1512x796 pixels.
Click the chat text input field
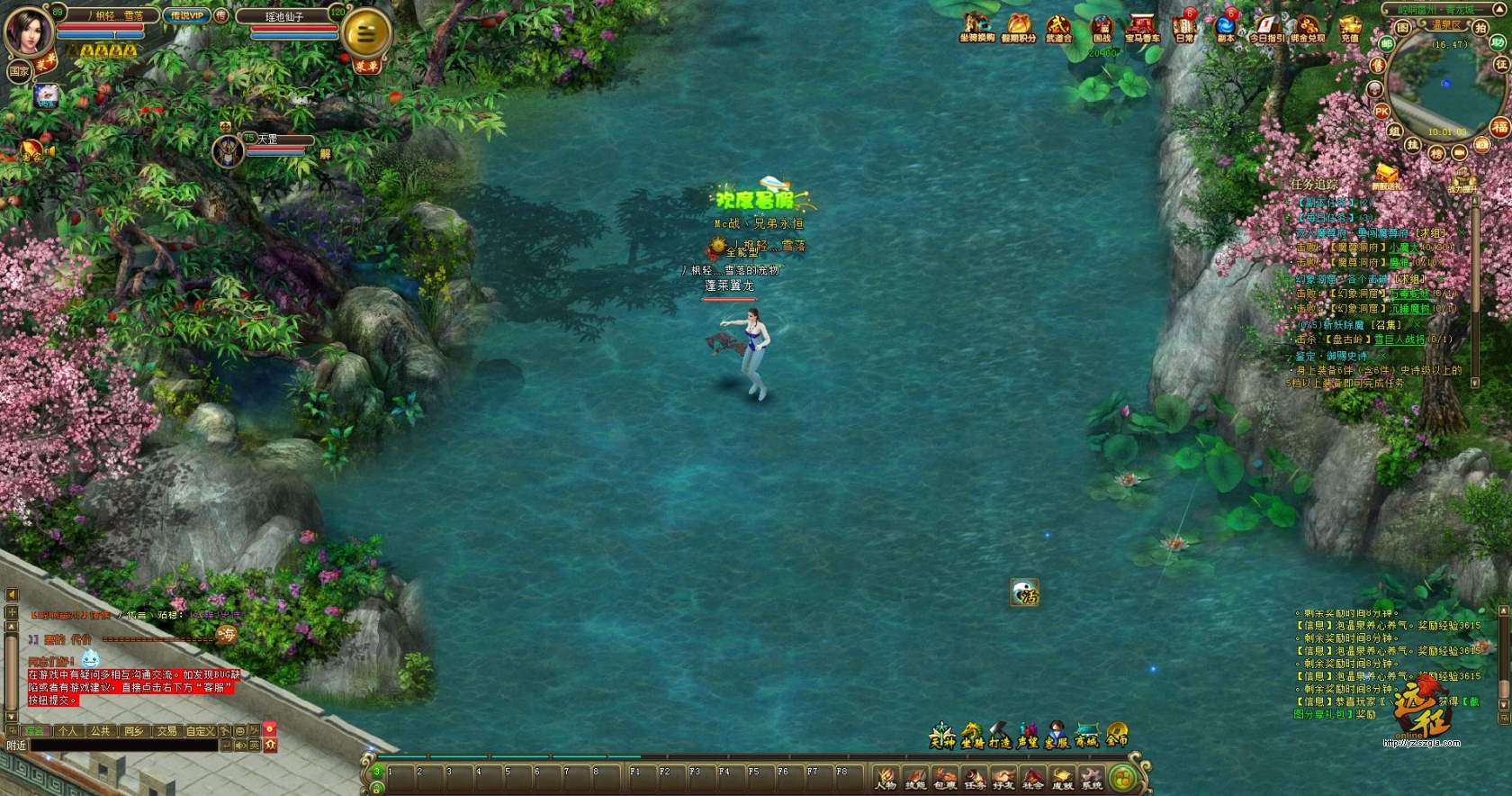tap(124, 746)
